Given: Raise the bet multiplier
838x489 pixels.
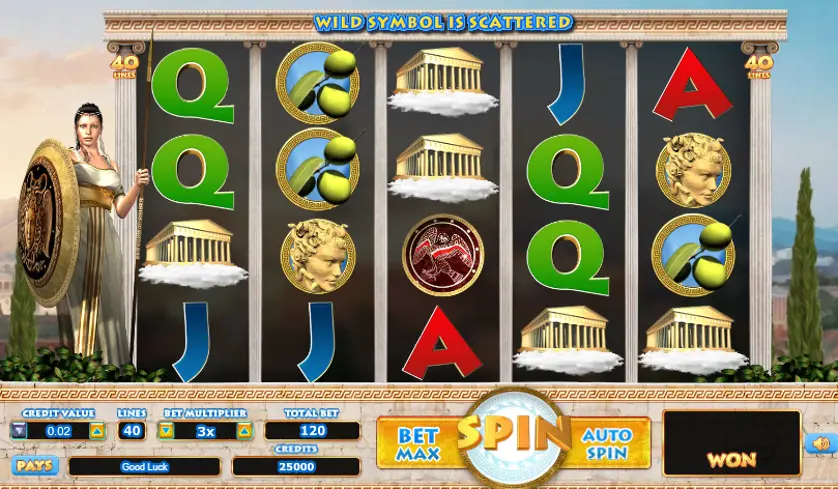Looking at the screenshot, I should tap(243, 431).
